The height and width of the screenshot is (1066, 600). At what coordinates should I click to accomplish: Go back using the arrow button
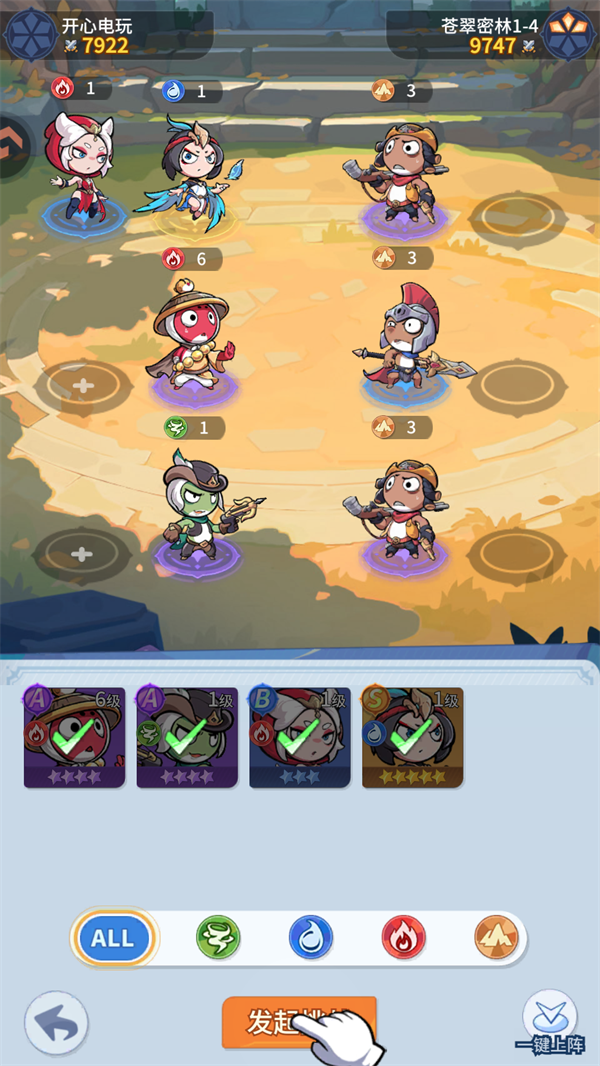pos(56,1024)
